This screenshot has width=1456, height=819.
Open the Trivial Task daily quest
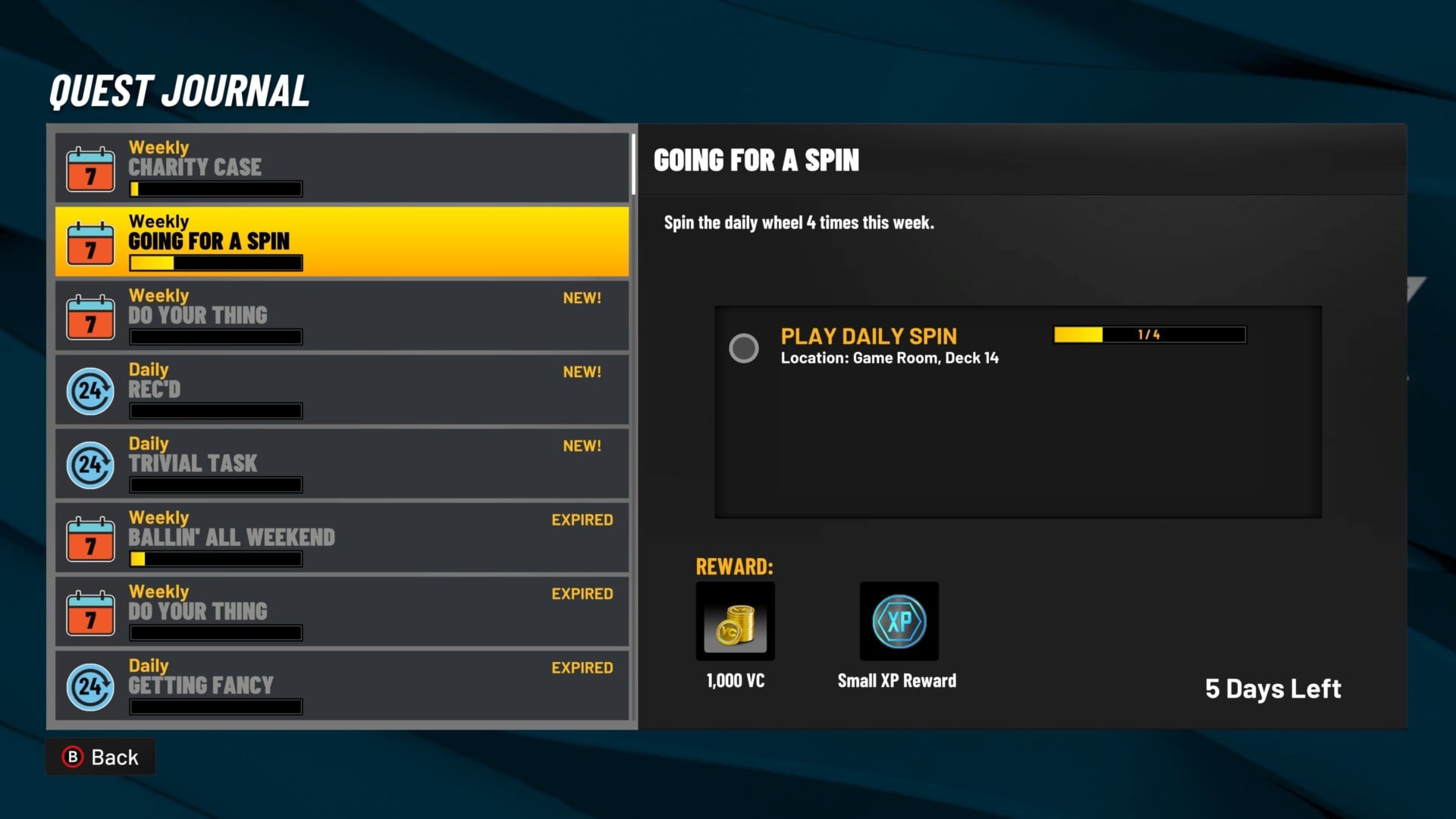(341, 463)
